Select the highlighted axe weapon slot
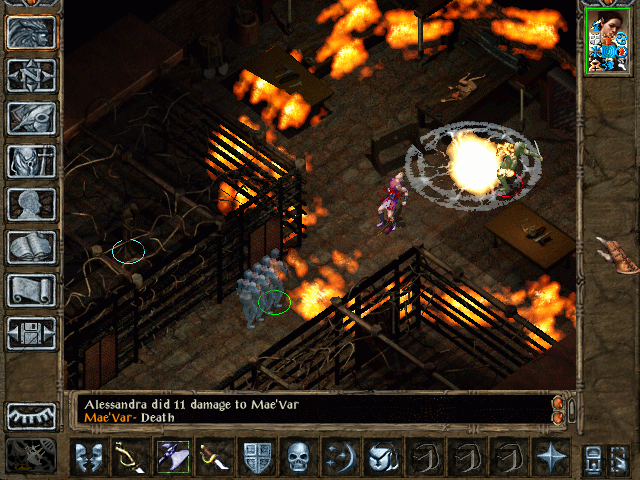Viewport: 640px width, 480px height. pos(172,457)
